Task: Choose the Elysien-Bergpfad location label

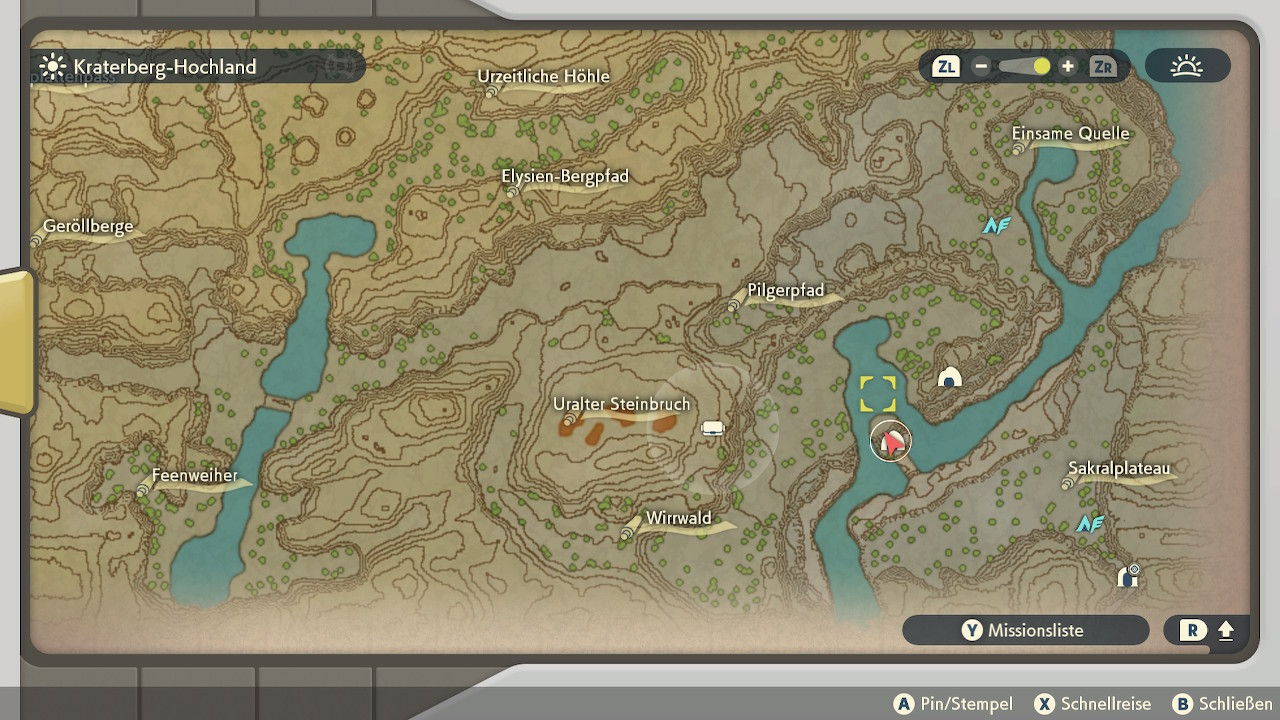Action: coord(565,177)
